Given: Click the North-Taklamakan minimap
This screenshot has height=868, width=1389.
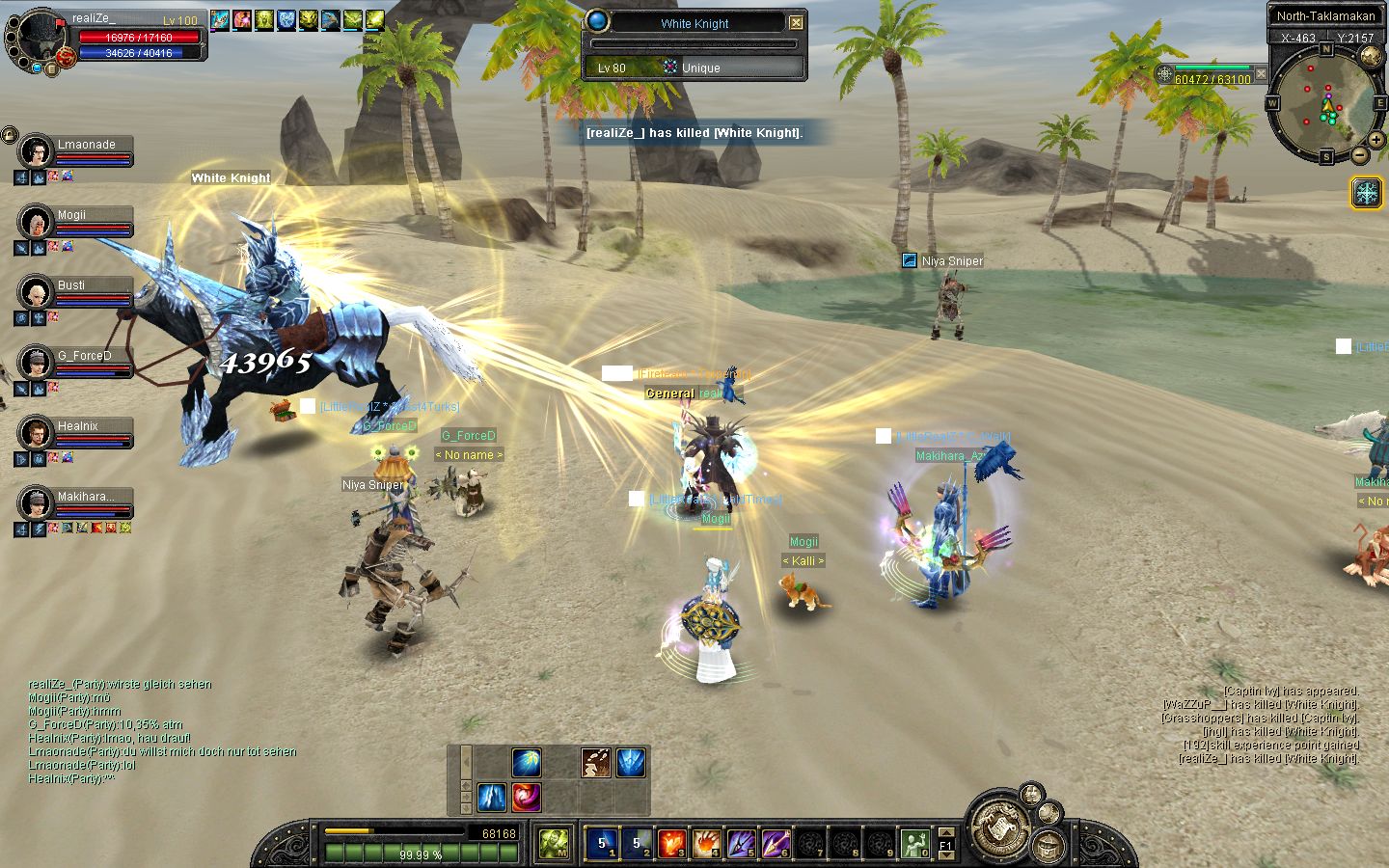Looking at the screenshot, I should tap(1324, 104).
